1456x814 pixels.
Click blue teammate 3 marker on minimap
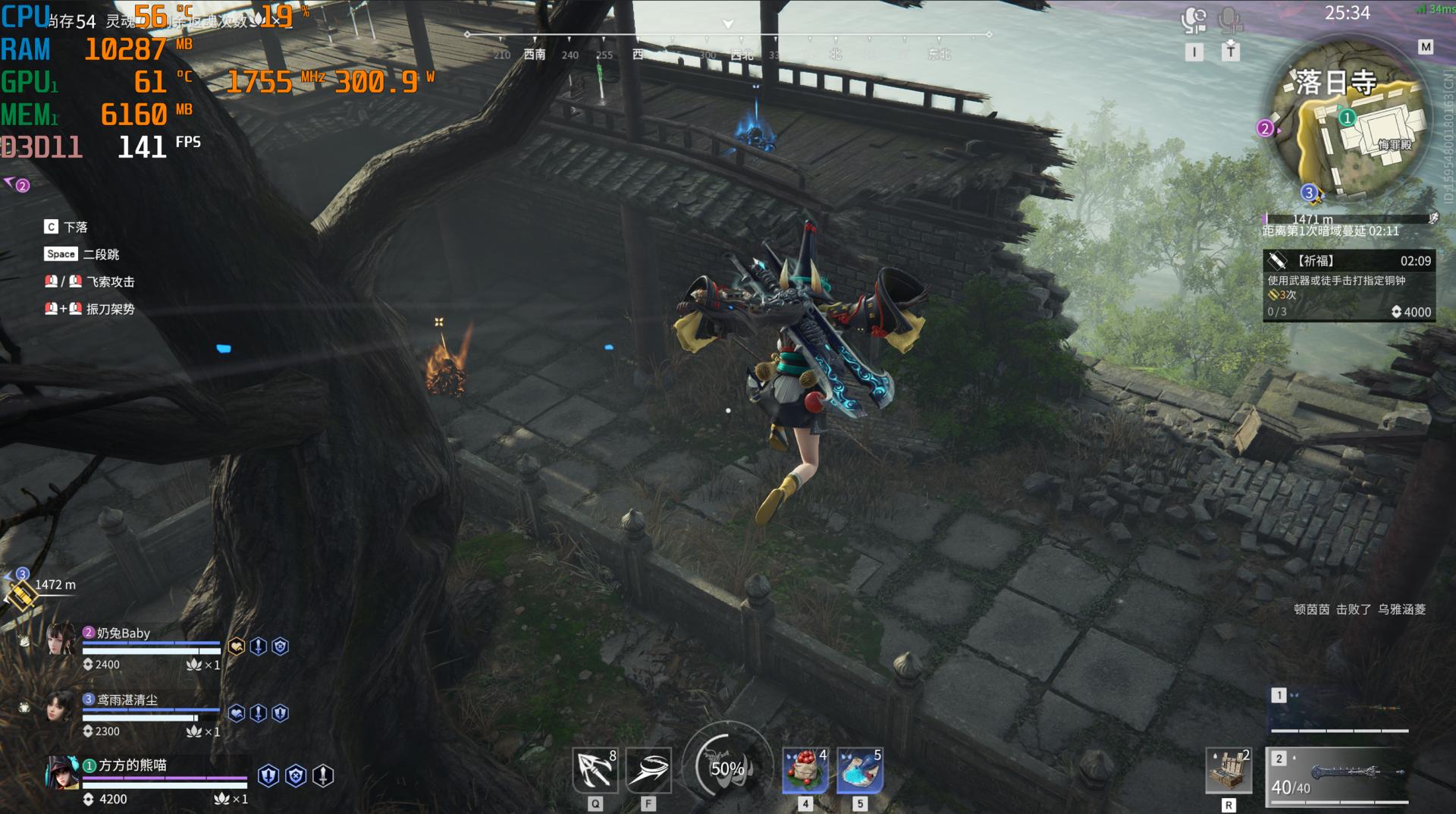click(x=1308, y=193)
